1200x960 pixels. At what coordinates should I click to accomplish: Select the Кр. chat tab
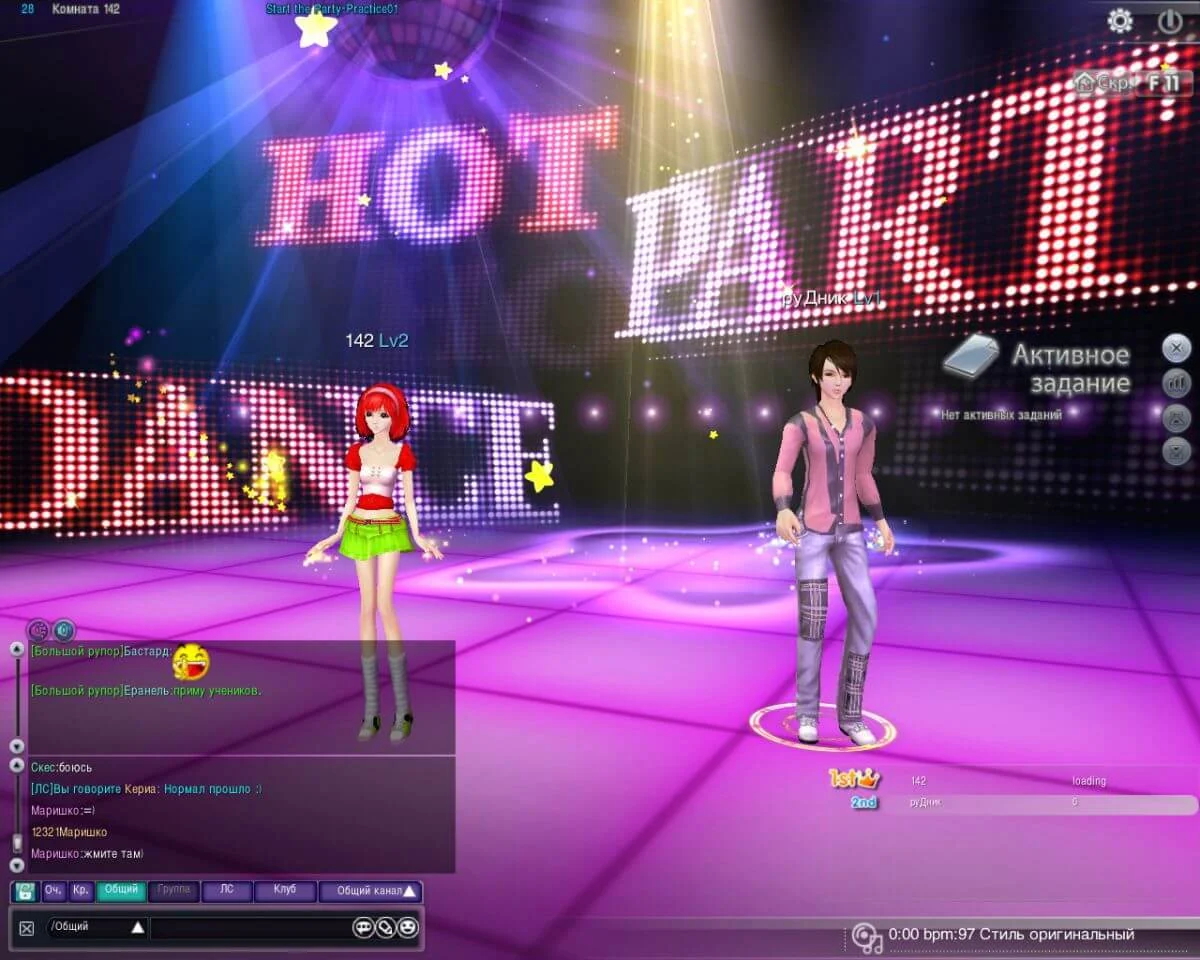click(81, 890)
